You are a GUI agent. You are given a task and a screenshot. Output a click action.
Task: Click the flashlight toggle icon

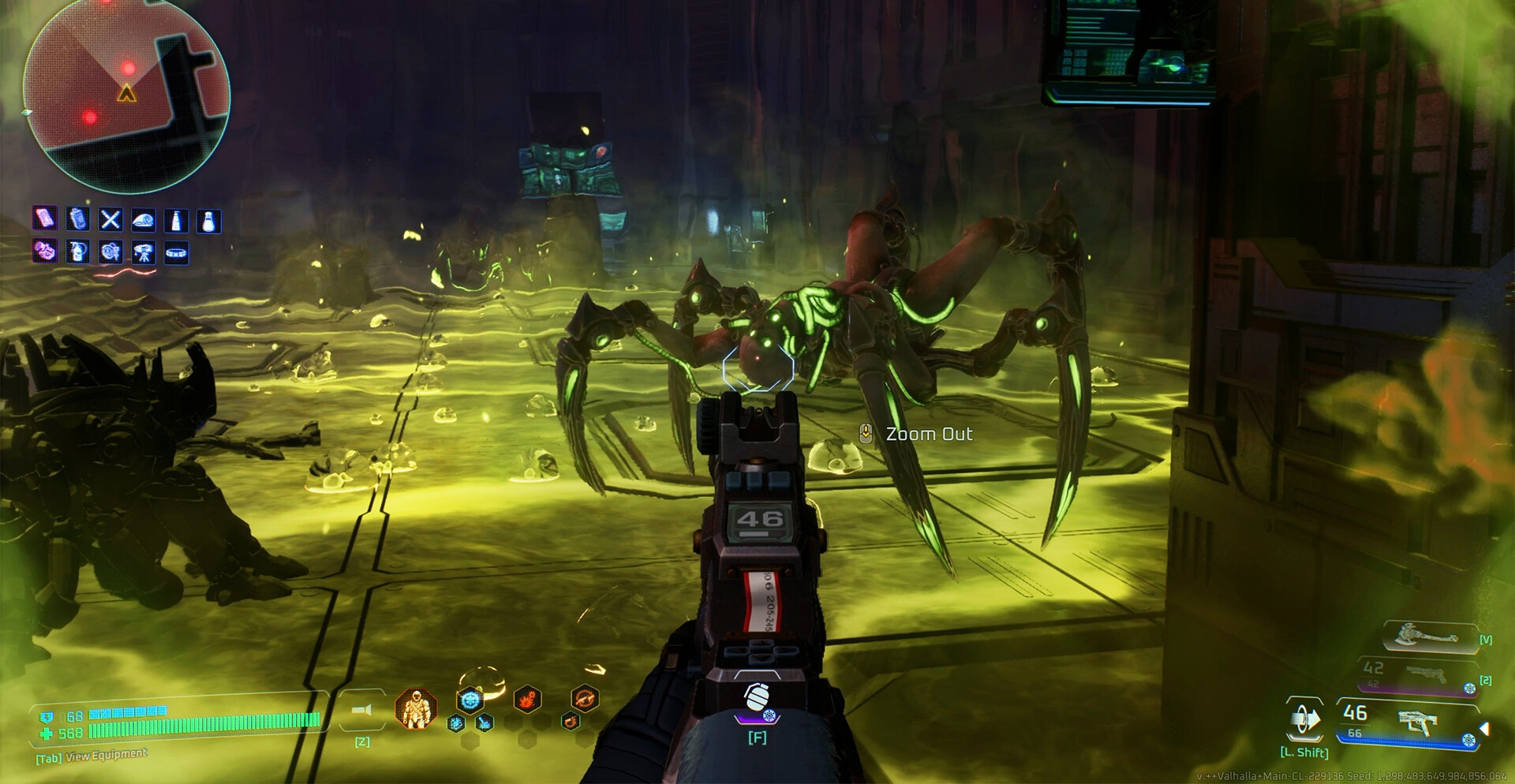point(362,711)
